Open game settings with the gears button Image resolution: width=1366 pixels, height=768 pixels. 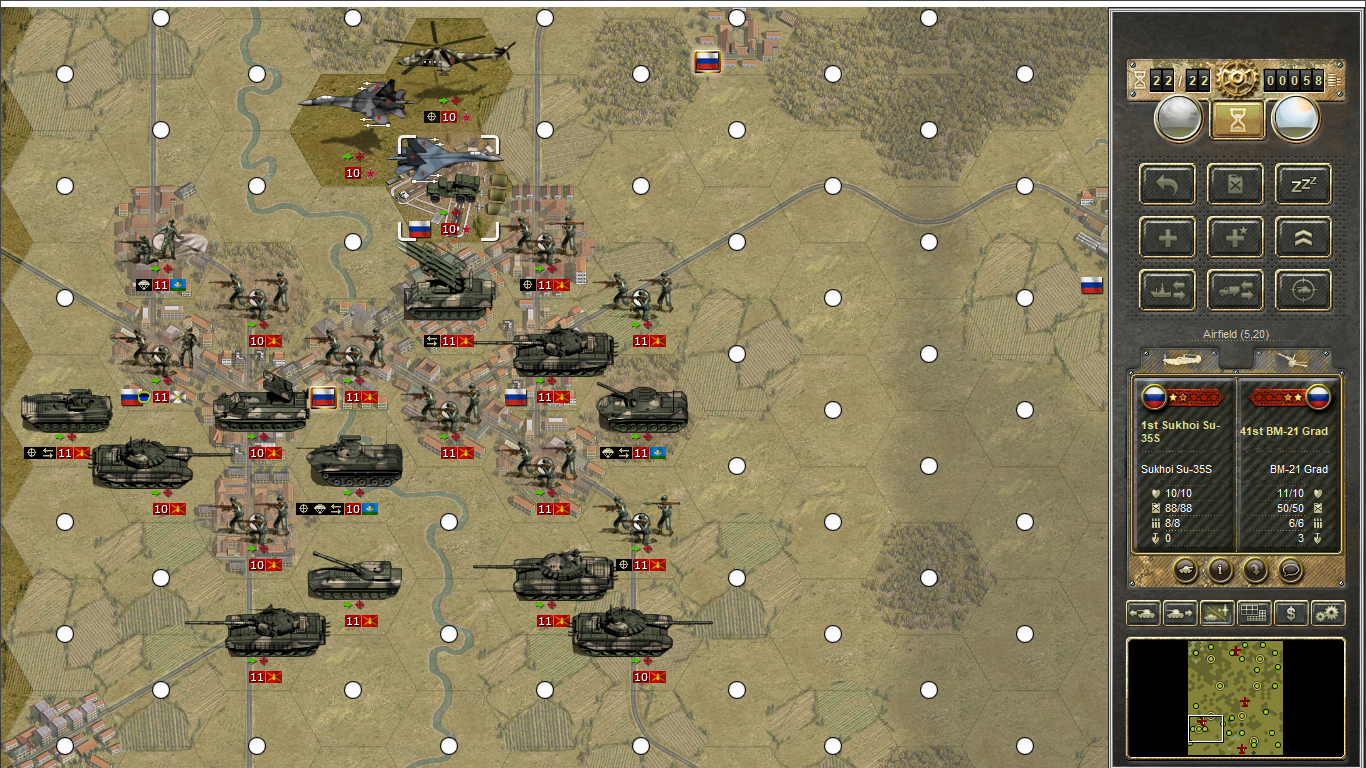tap(1328, 613)
